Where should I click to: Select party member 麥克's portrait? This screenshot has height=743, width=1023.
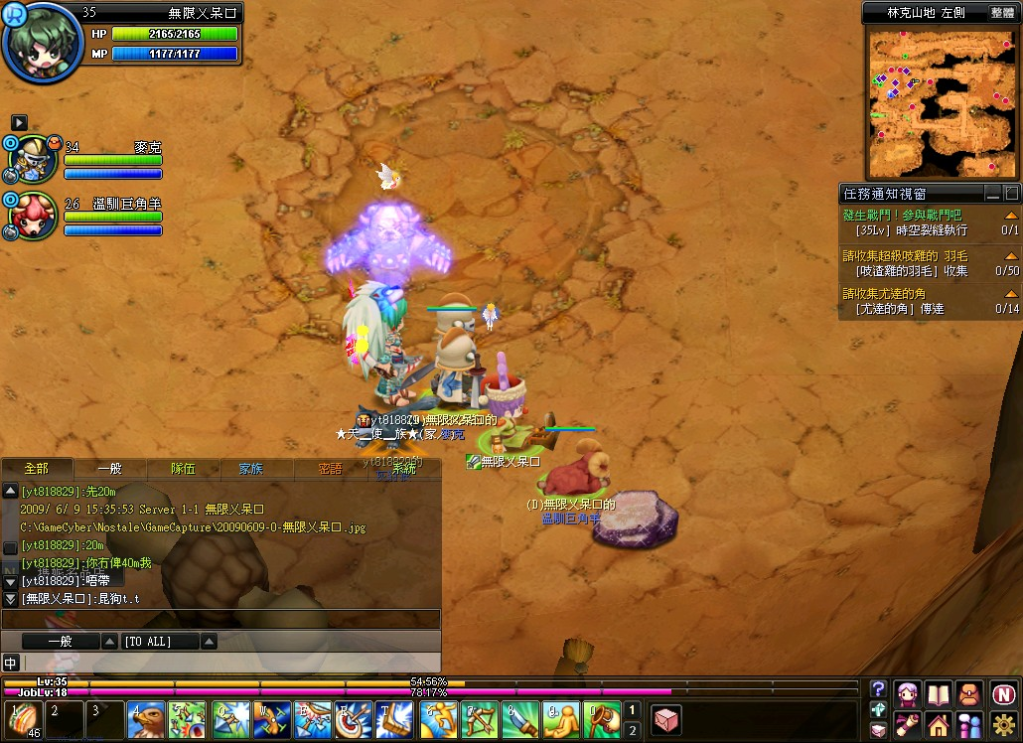coord(34,156)
